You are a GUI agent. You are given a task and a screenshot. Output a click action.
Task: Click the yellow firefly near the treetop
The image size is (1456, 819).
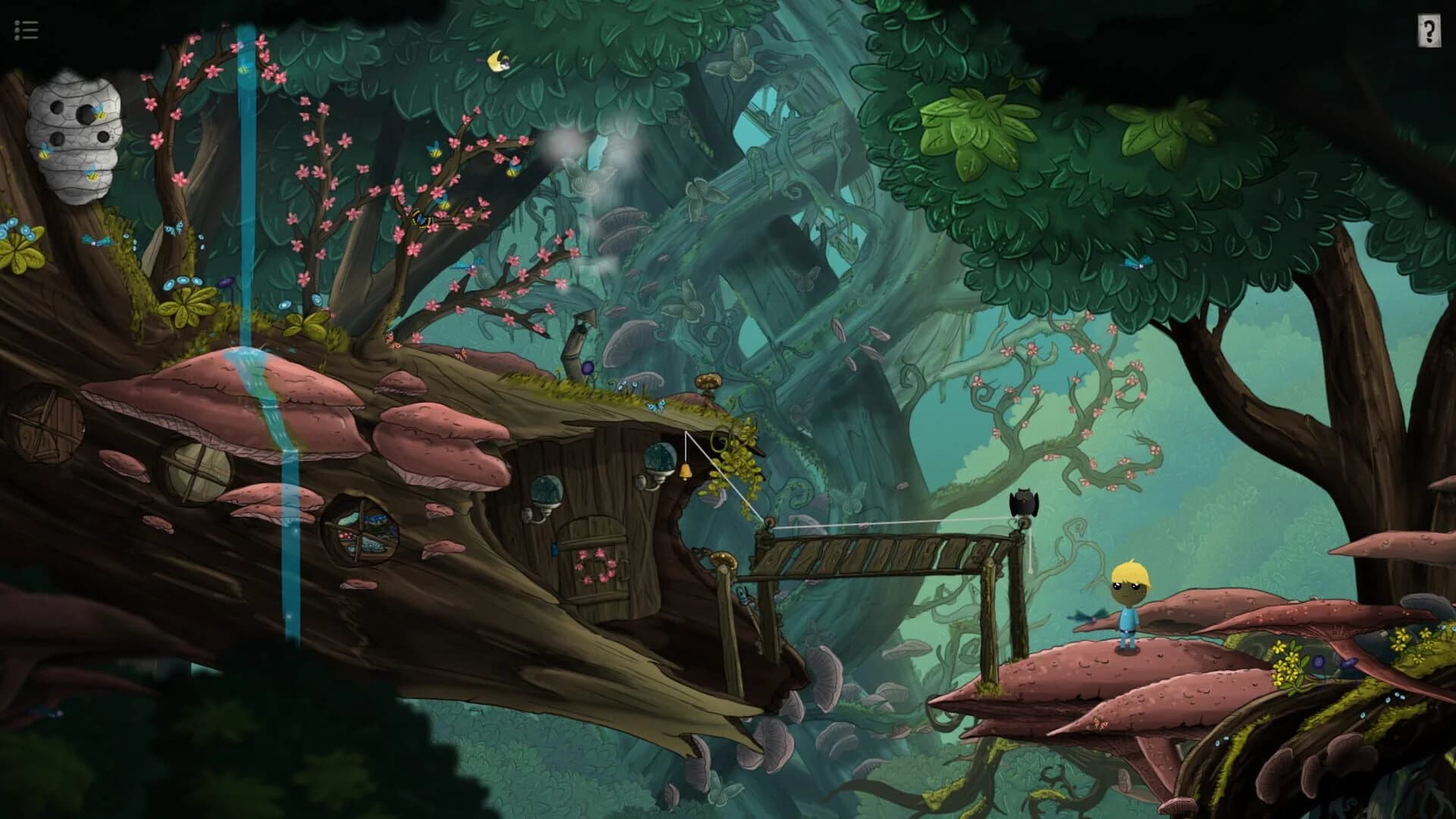[x=497, y=61]
